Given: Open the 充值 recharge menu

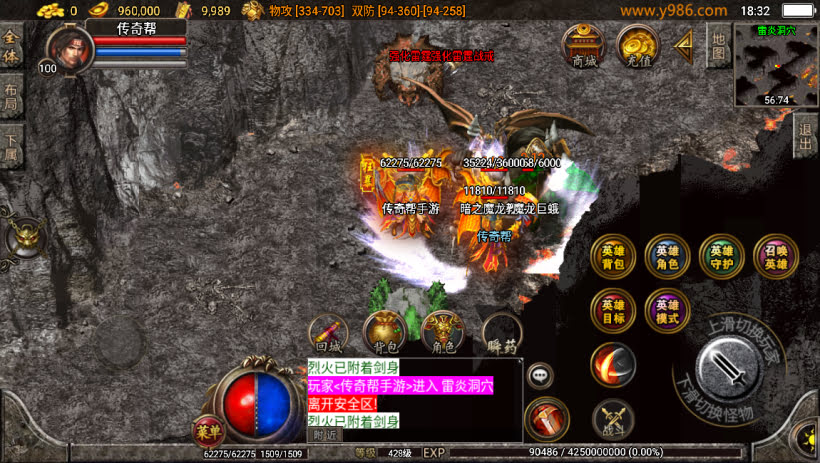Looking at the screenshot, I should point(636,45).
